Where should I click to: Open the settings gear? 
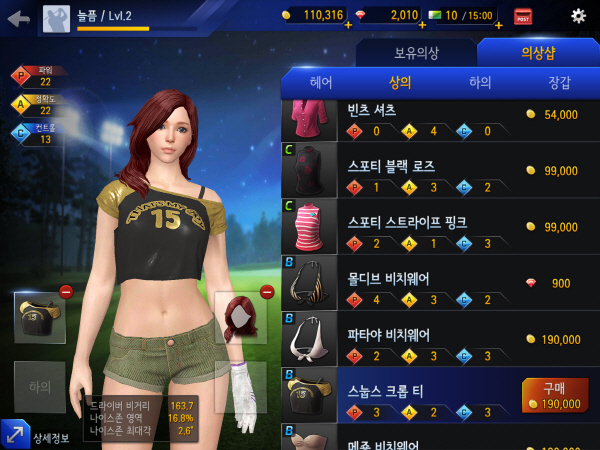[578, 16]
